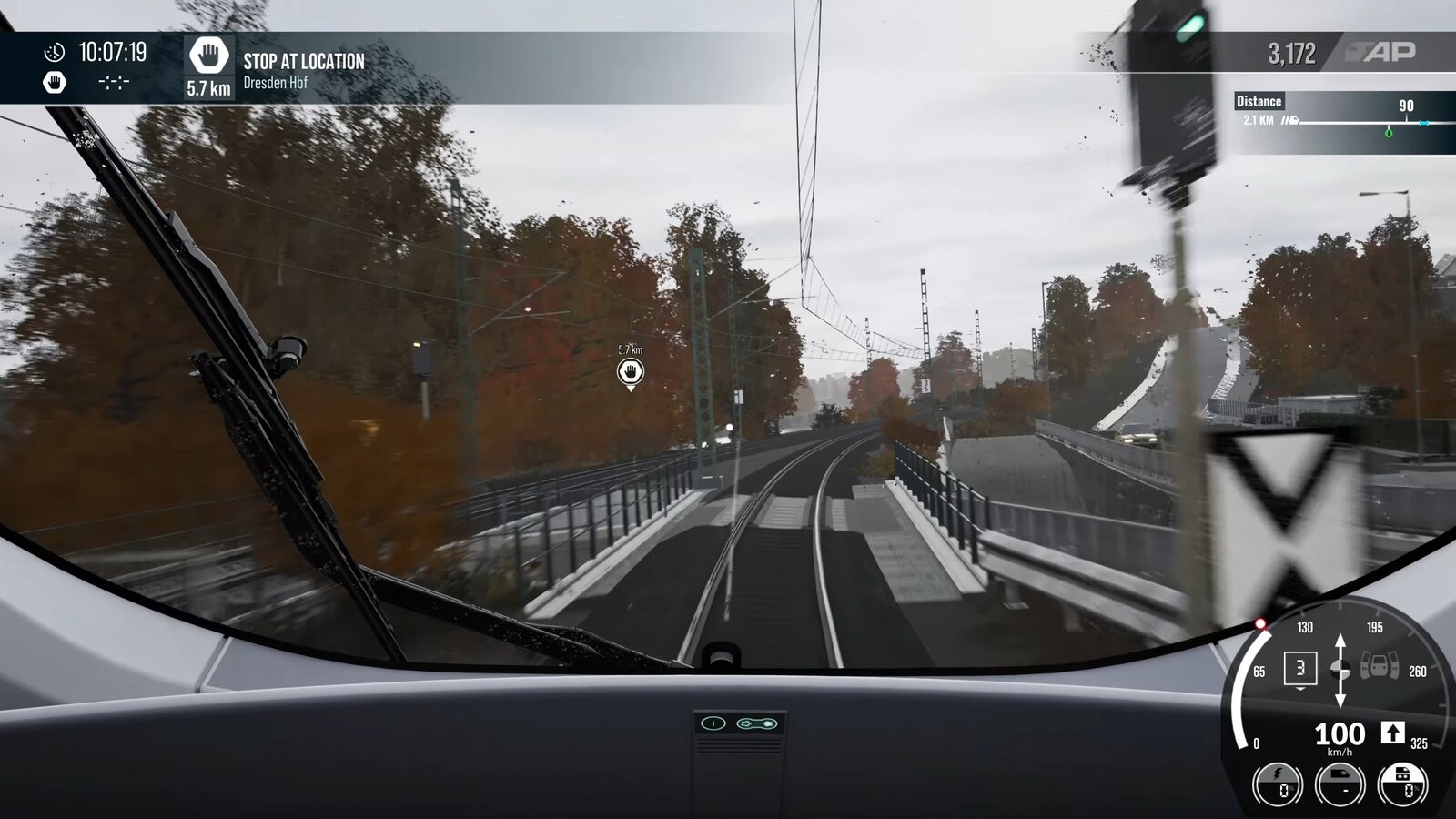This screenshot has width=1456, height=819.
Task: Click the blue marker on the distance track
Action: point(1424,123)
